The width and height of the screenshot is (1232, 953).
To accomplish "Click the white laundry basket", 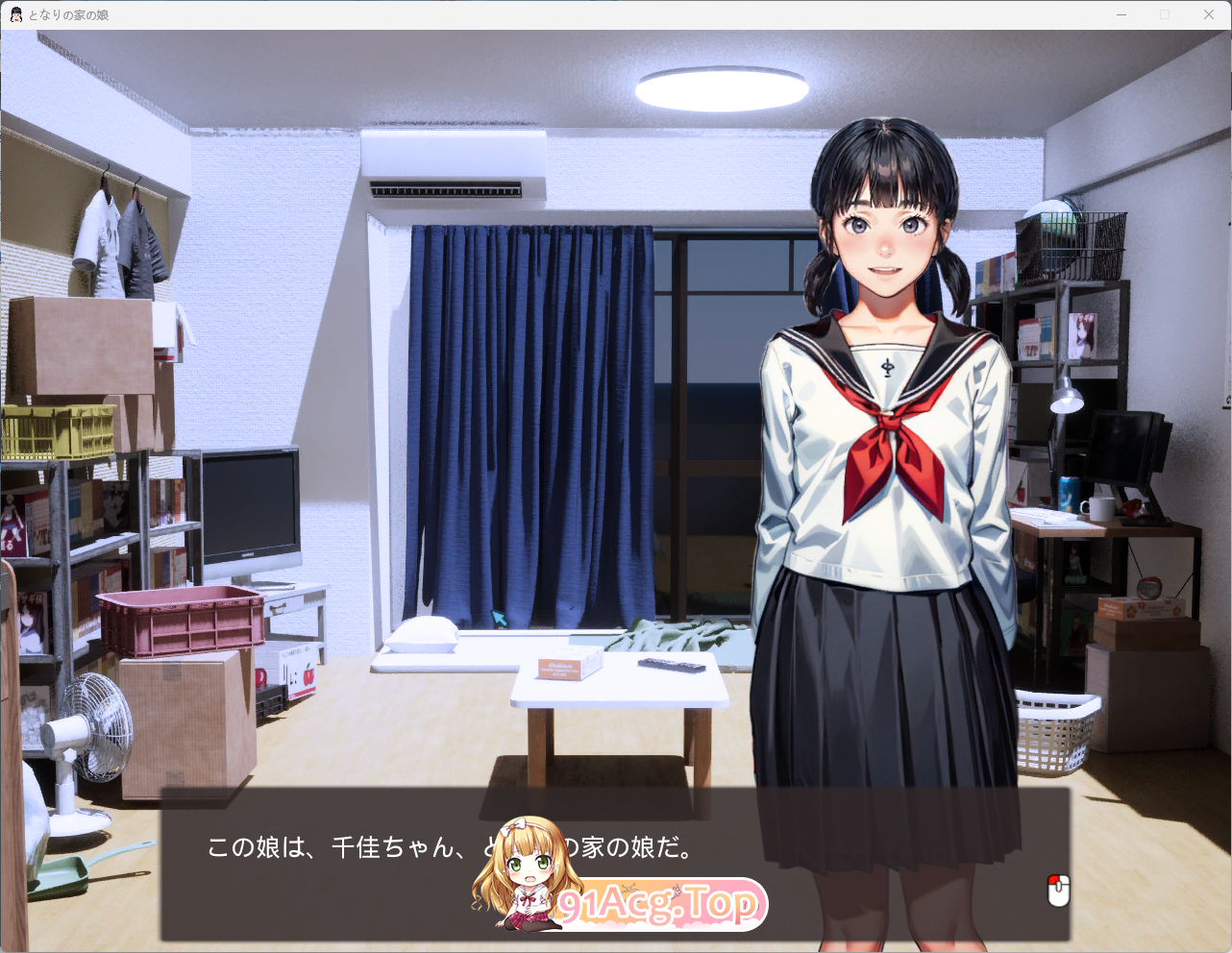I will [1052, 735].
